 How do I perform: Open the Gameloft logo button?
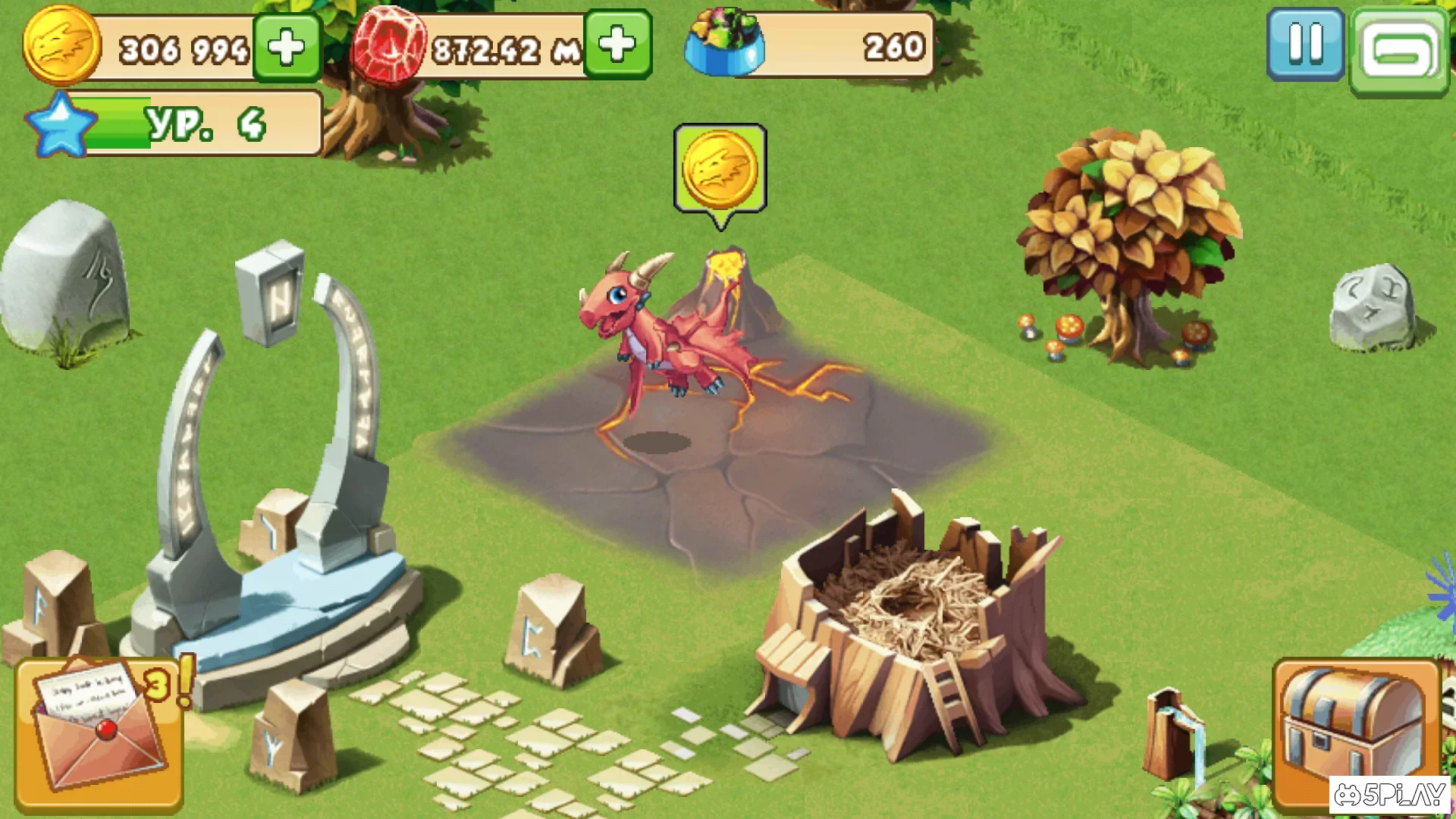coord(1401,45)
